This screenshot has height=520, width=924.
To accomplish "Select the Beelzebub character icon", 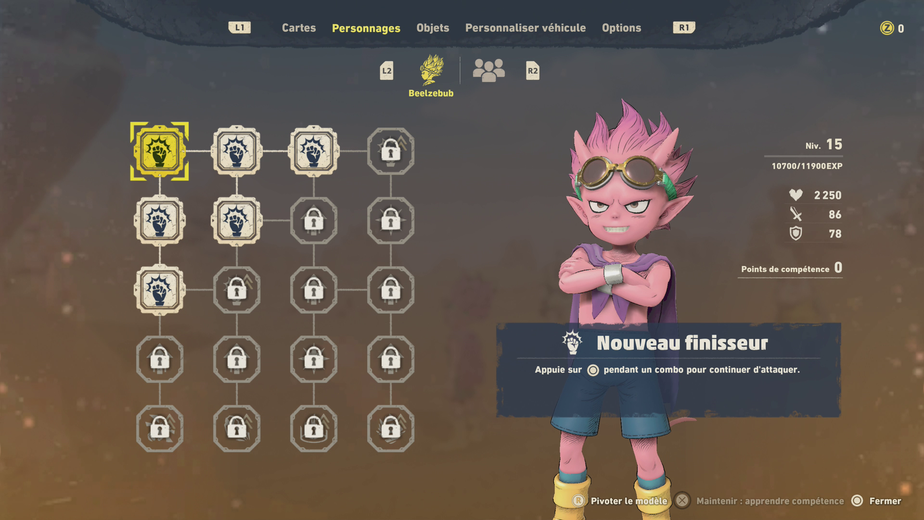I will tap(431, 70).
